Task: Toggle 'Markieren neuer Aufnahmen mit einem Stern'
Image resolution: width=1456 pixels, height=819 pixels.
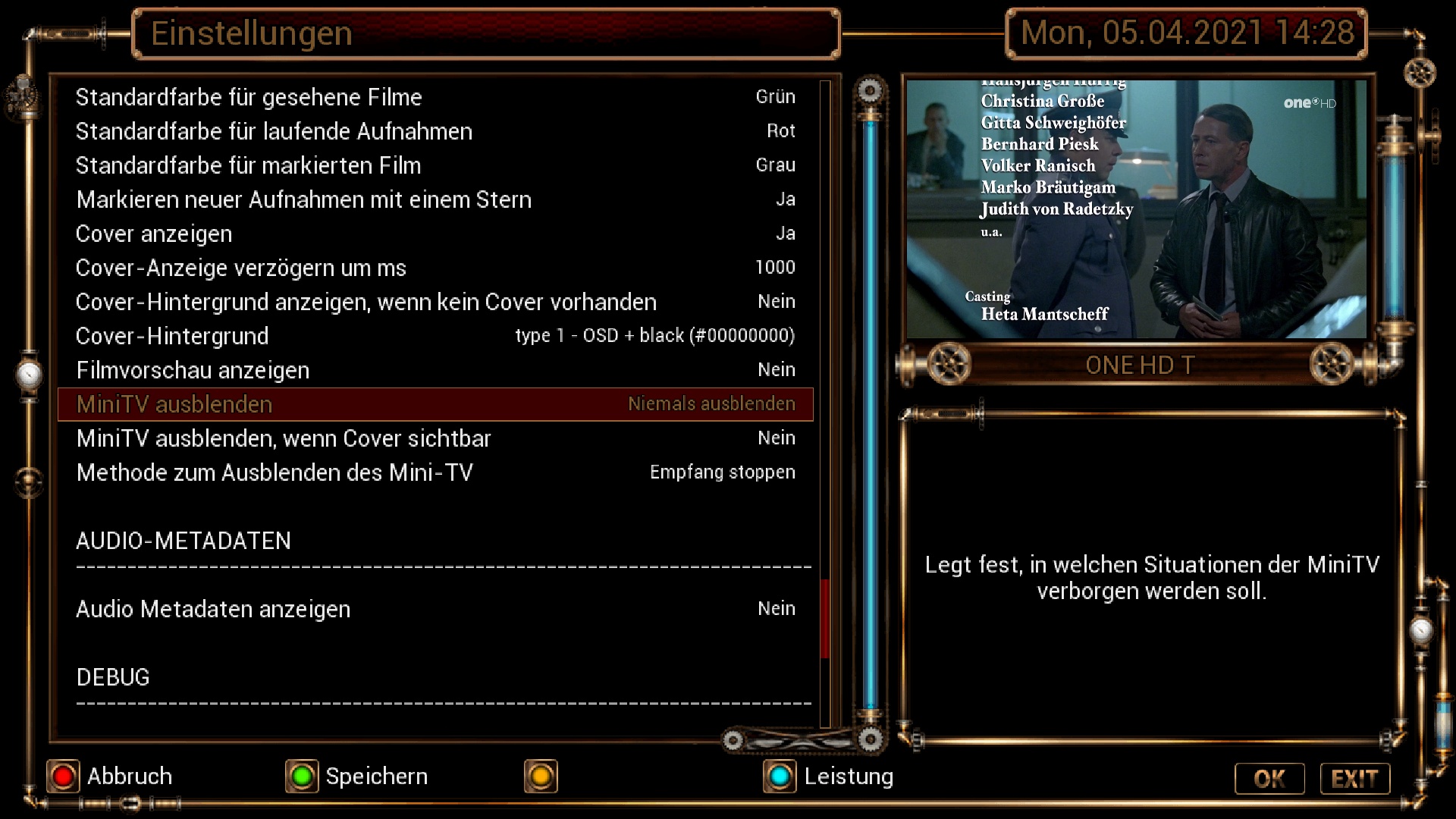Action: click(435, 199)
